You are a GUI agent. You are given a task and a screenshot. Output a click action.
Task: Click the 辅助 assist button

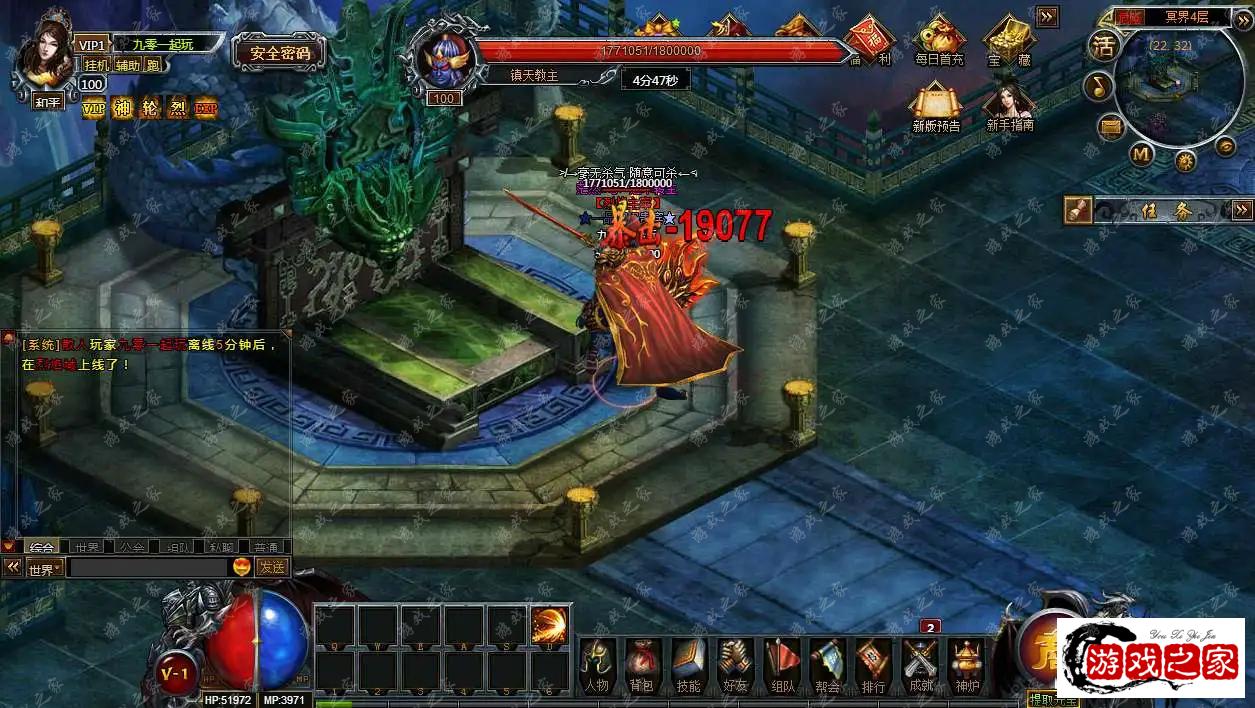[x=127, y=65]
